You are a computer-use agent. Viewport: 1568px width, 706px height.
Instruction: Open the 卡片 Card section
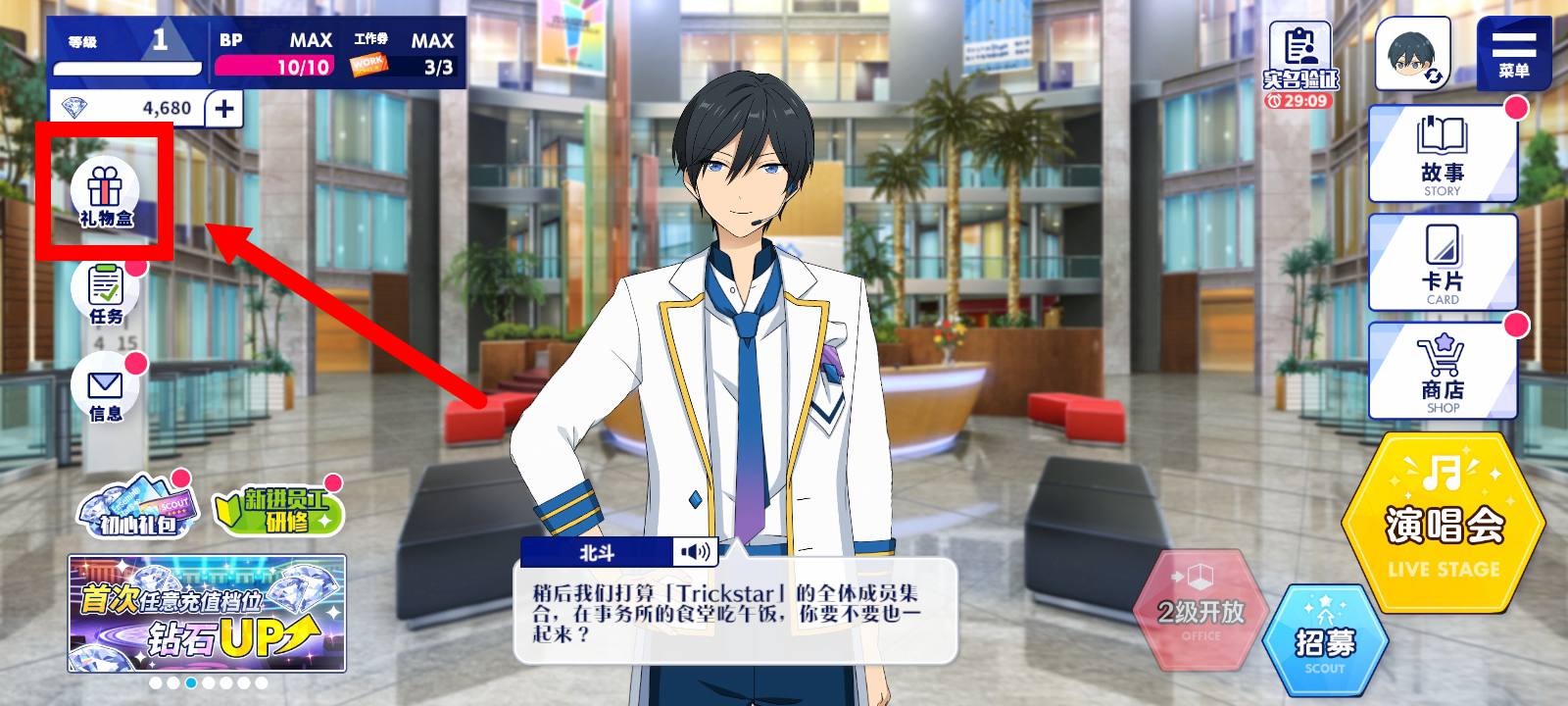(x=1442, y=264)
